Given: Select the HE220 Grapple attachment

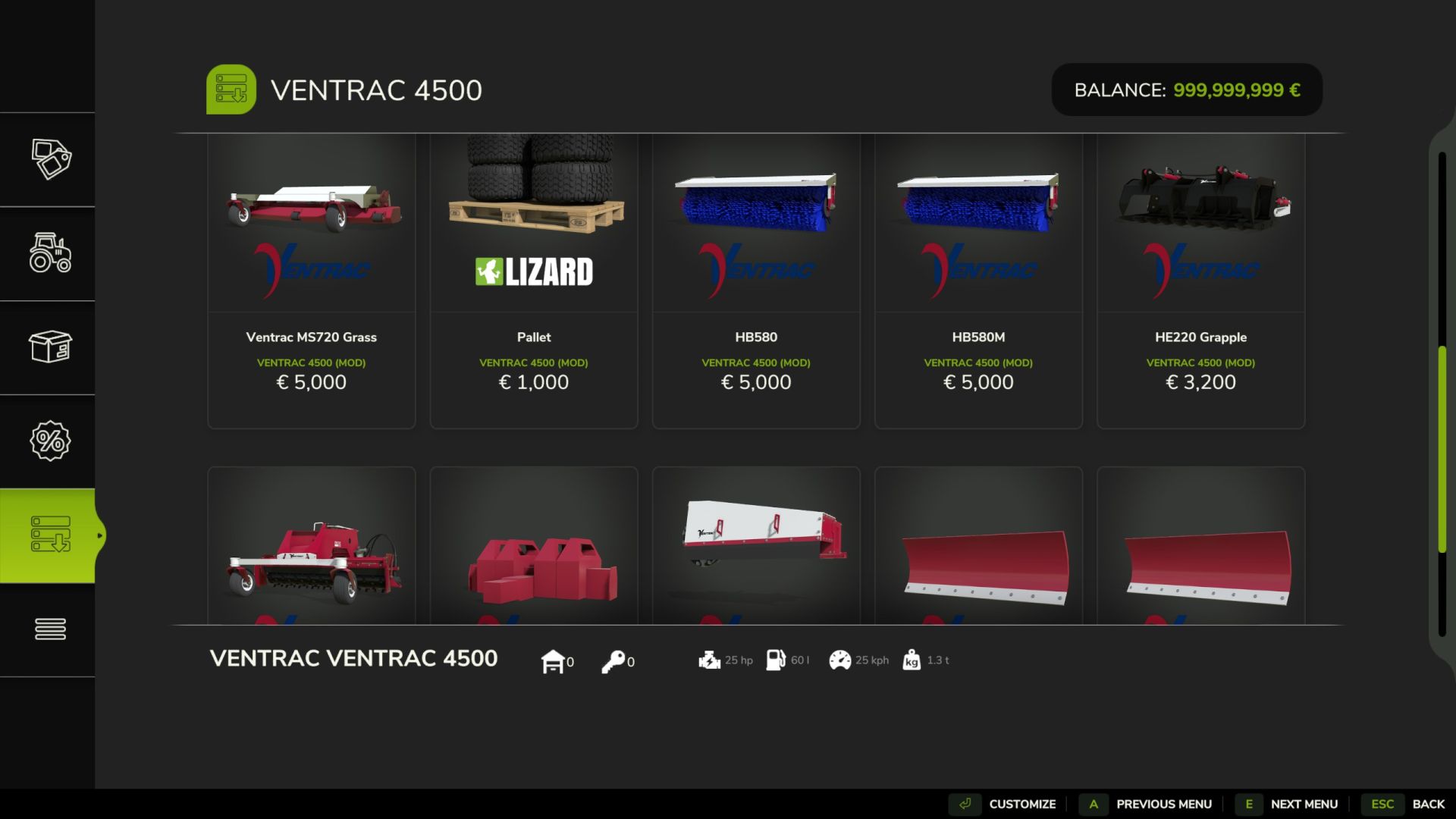Looking at the screenshot, I should coord(1200,281).
